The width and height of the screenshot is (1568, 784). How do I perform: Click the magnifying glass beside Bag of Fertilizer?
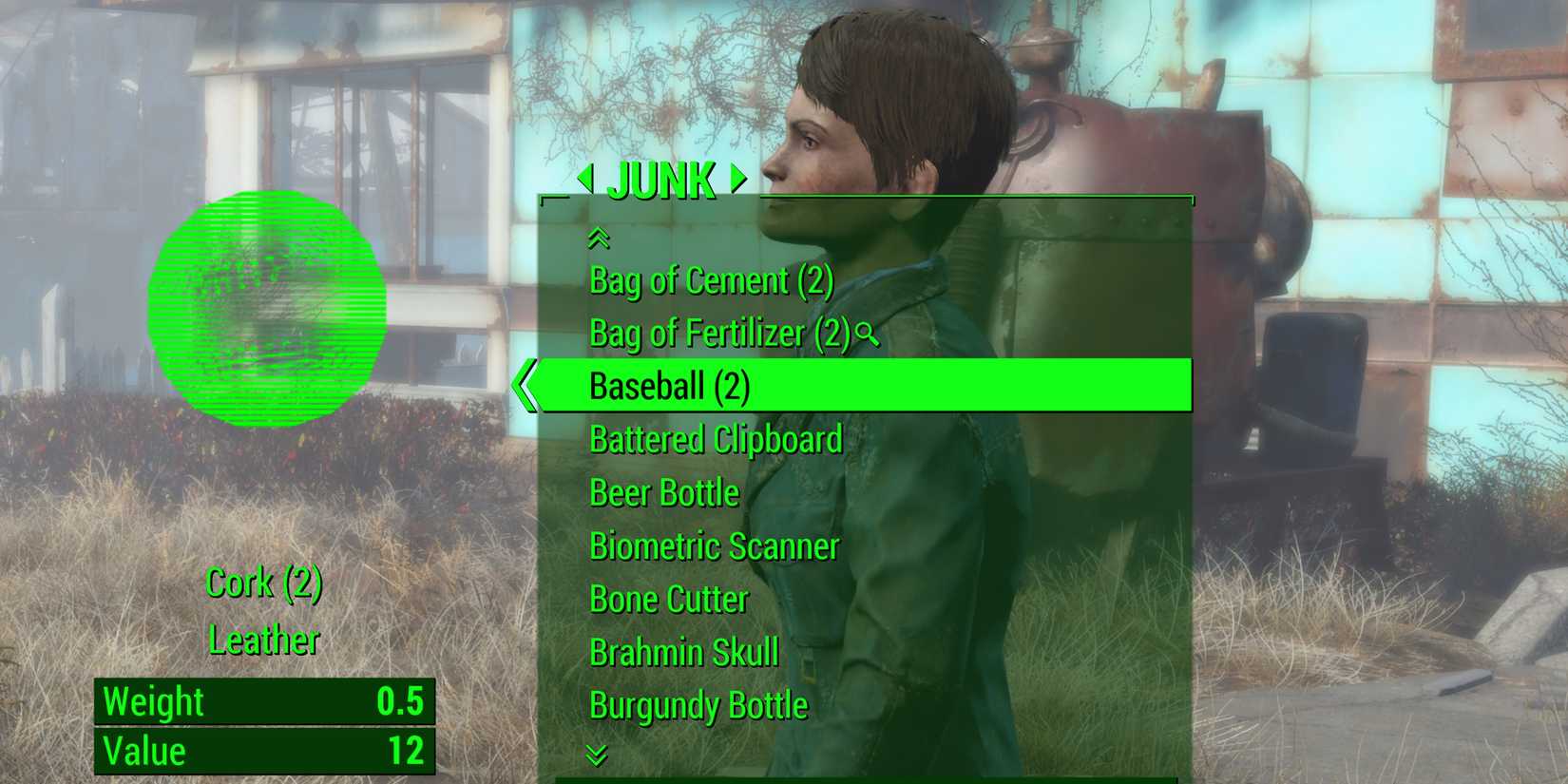click(x=863, y=335)
